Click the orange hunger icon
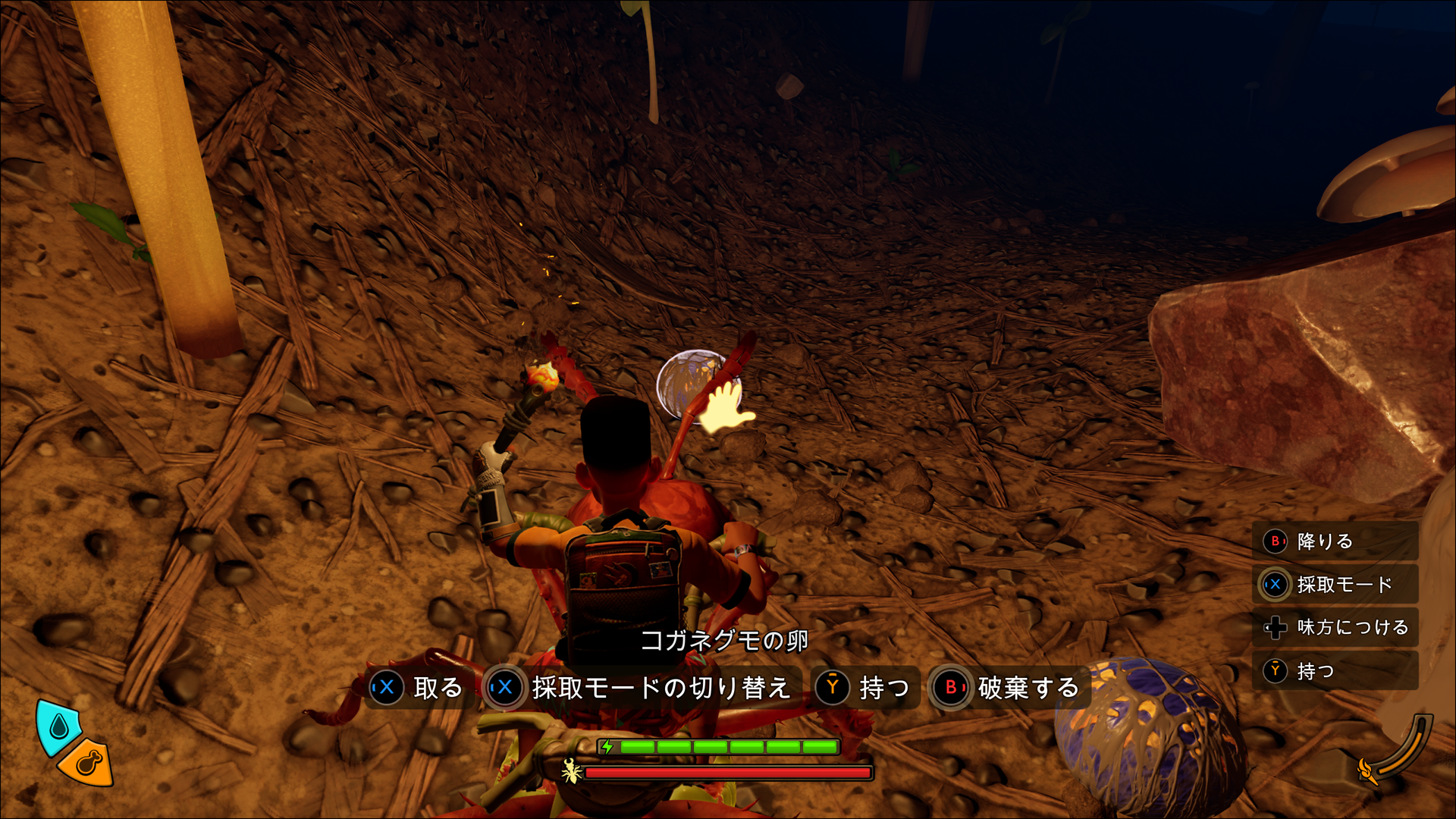Image resolution: width=1456 pixels, height=819 pixels. coord(88,762)
